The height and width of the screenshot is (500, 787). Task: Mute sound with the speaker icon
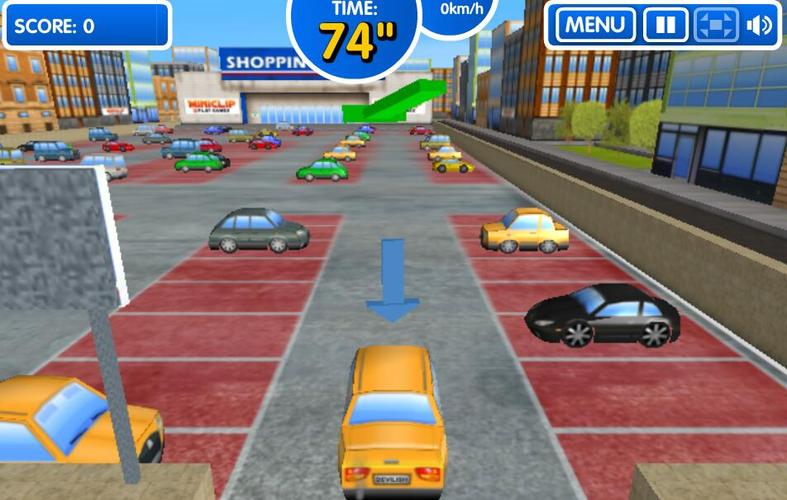760,25
